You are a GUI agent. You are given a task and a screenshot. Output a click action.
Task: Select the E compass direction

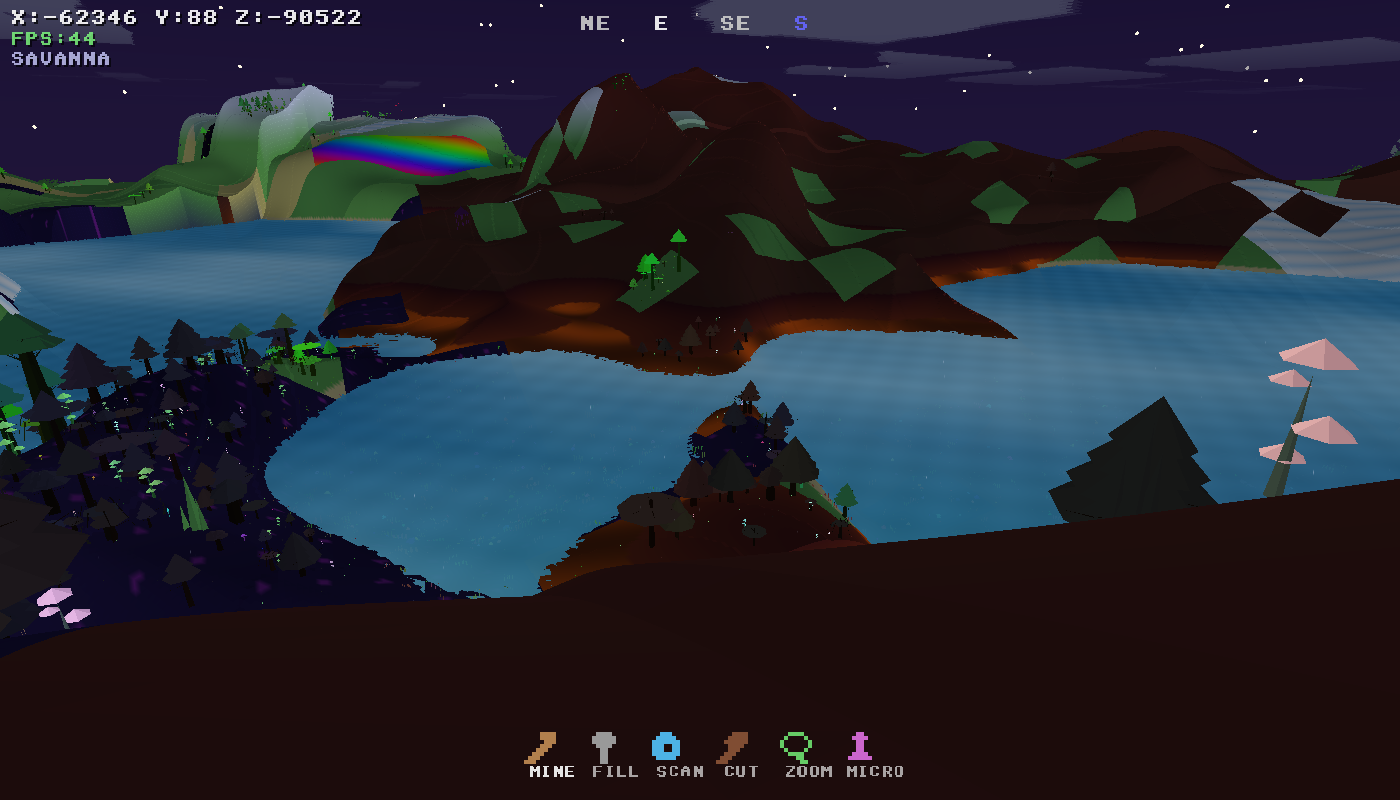tap(660, 22)
